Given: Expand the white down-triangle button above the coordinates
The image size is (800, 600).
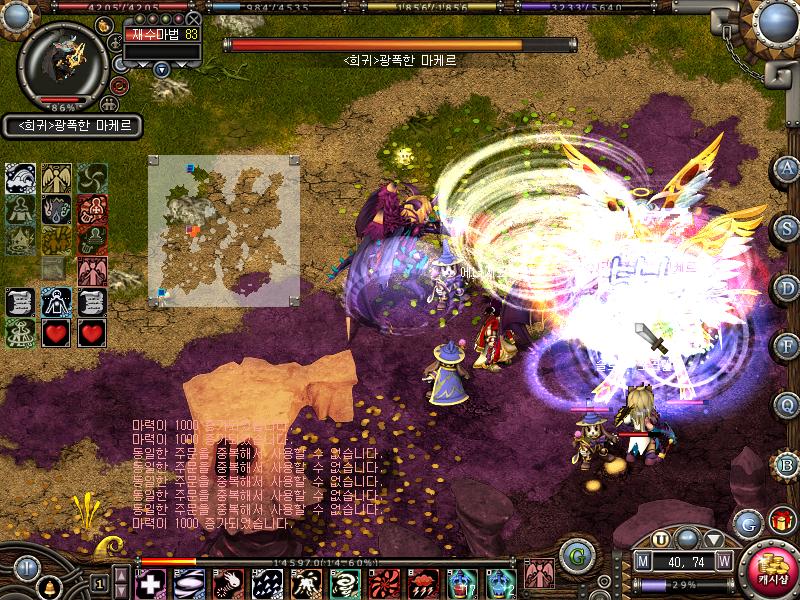Looking at the screenshot, I should click(715, 538).
